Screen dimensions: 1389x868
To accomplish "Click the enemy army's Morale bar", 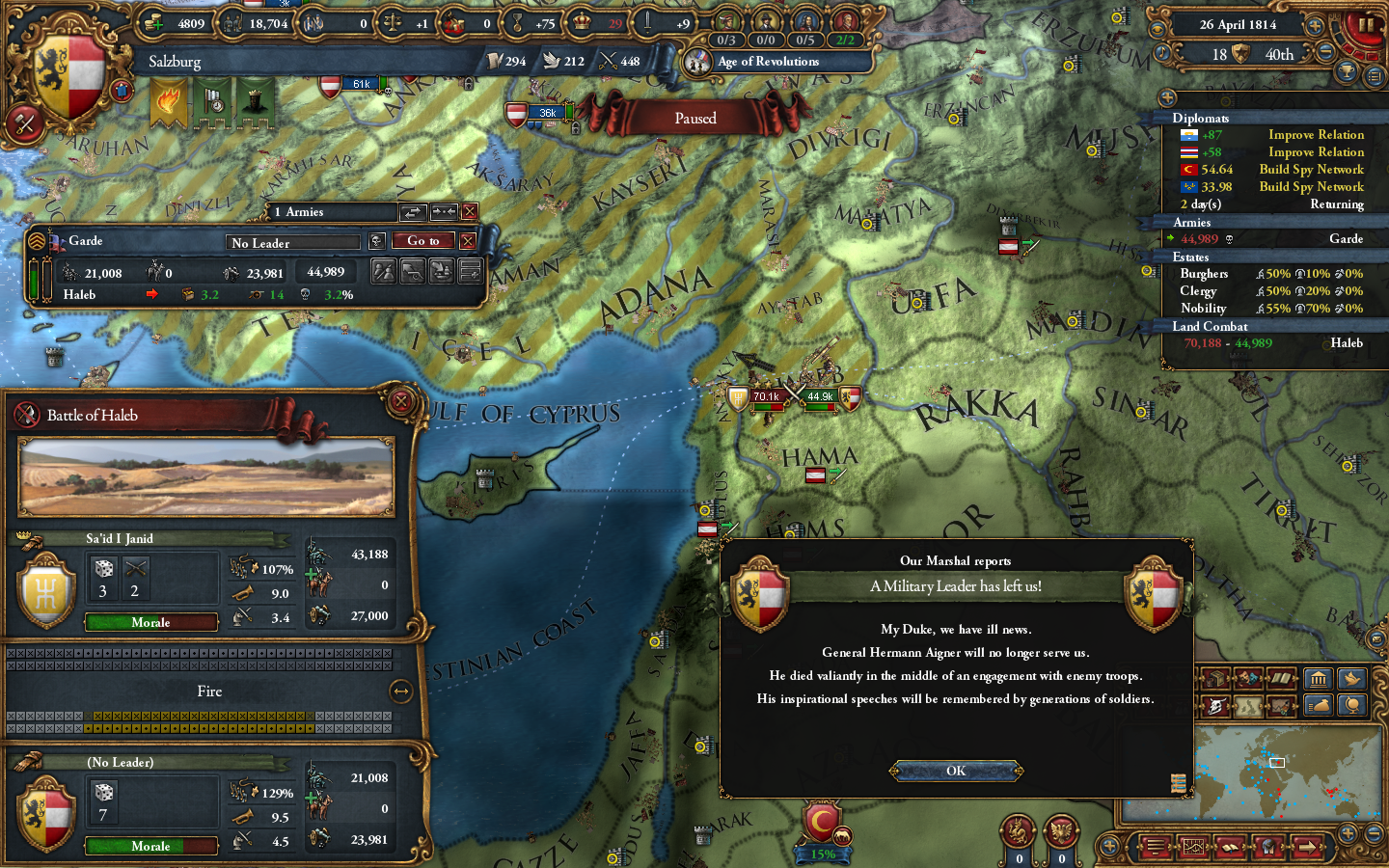I will (150, 622).
